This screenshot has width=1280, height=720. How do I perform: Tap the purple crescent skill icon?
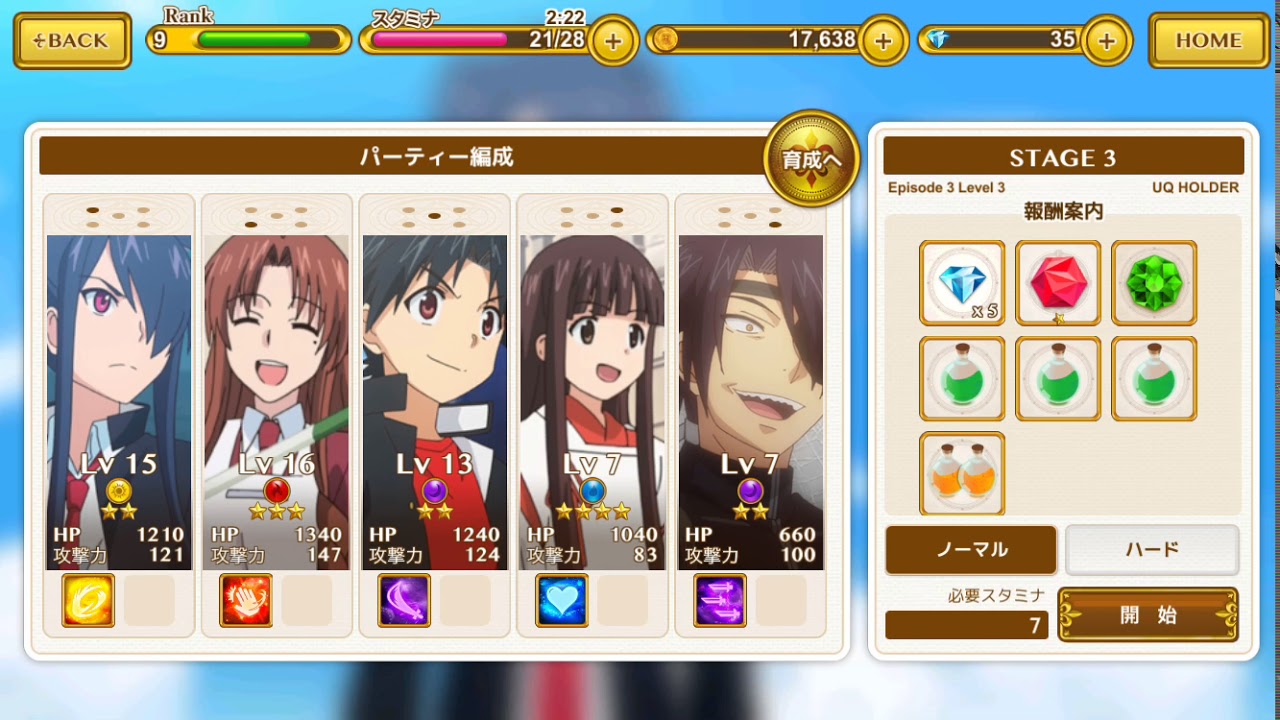point(404,600)
